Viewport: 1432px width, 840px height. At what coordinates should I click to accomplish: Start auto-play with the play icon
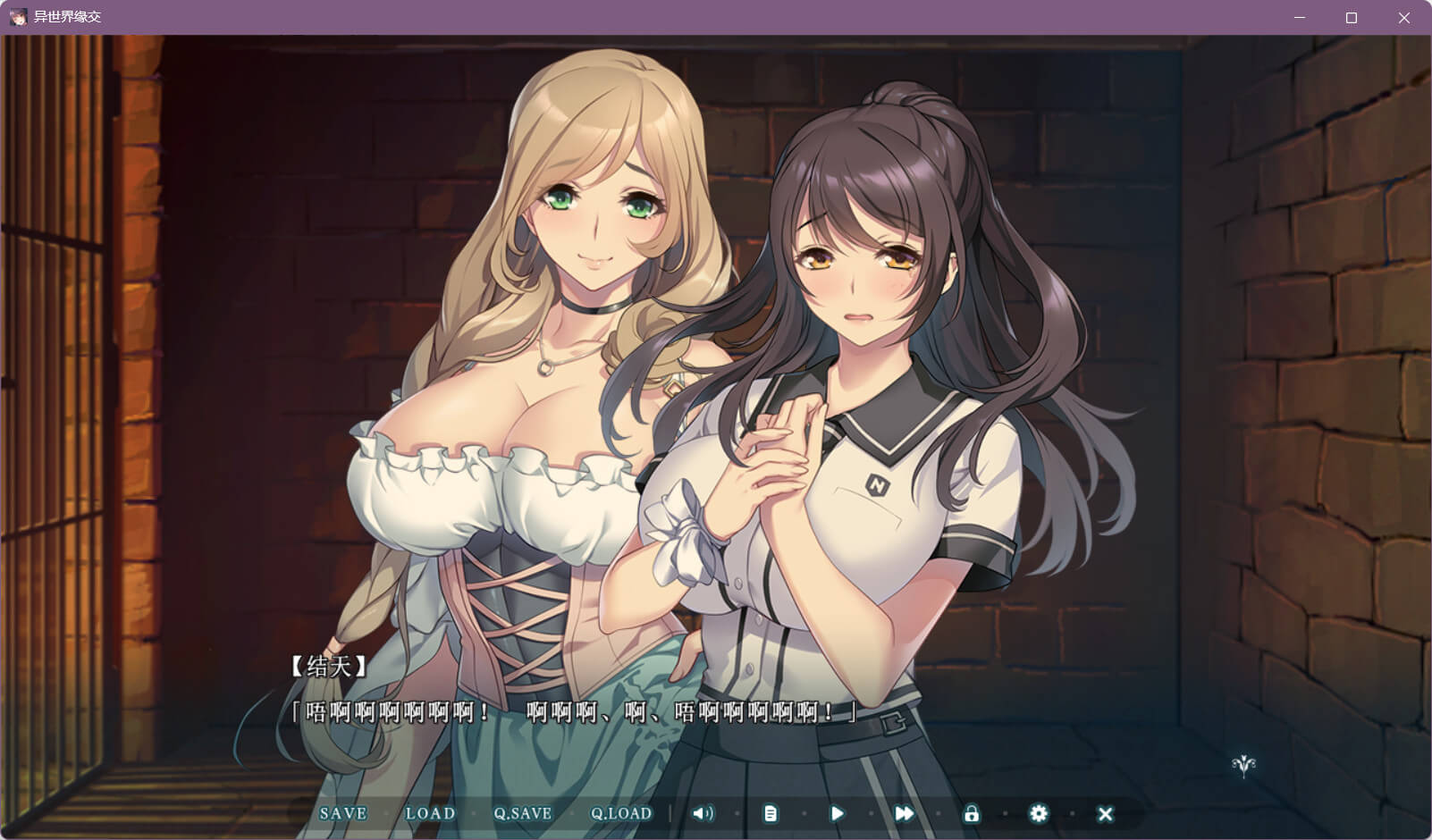pyautogui.click(x=837, y=813)
